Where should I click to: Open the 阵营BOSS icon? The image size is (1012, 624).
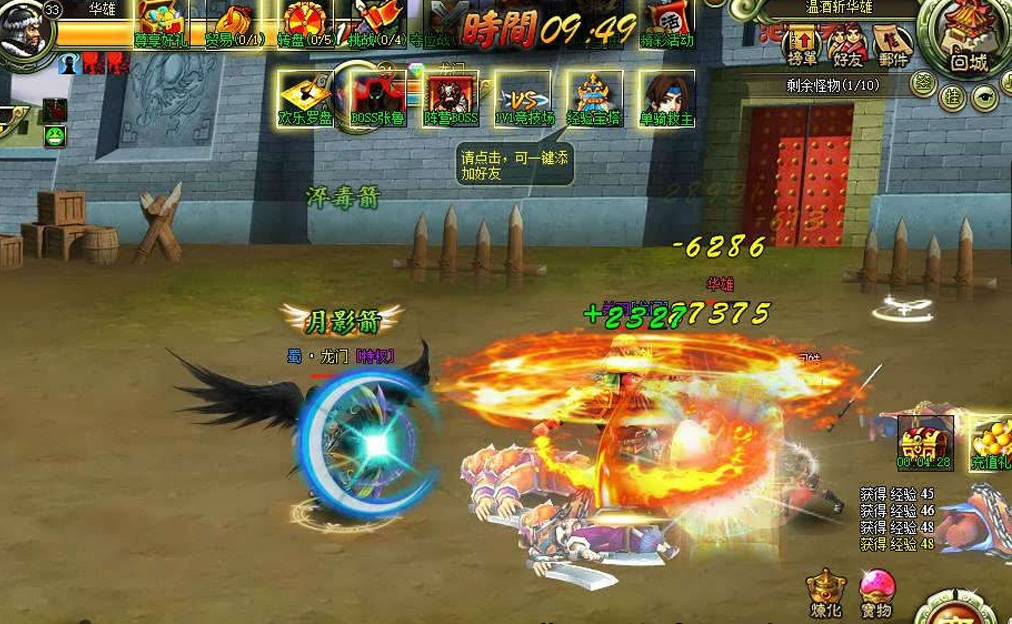[x=452, y=94]
